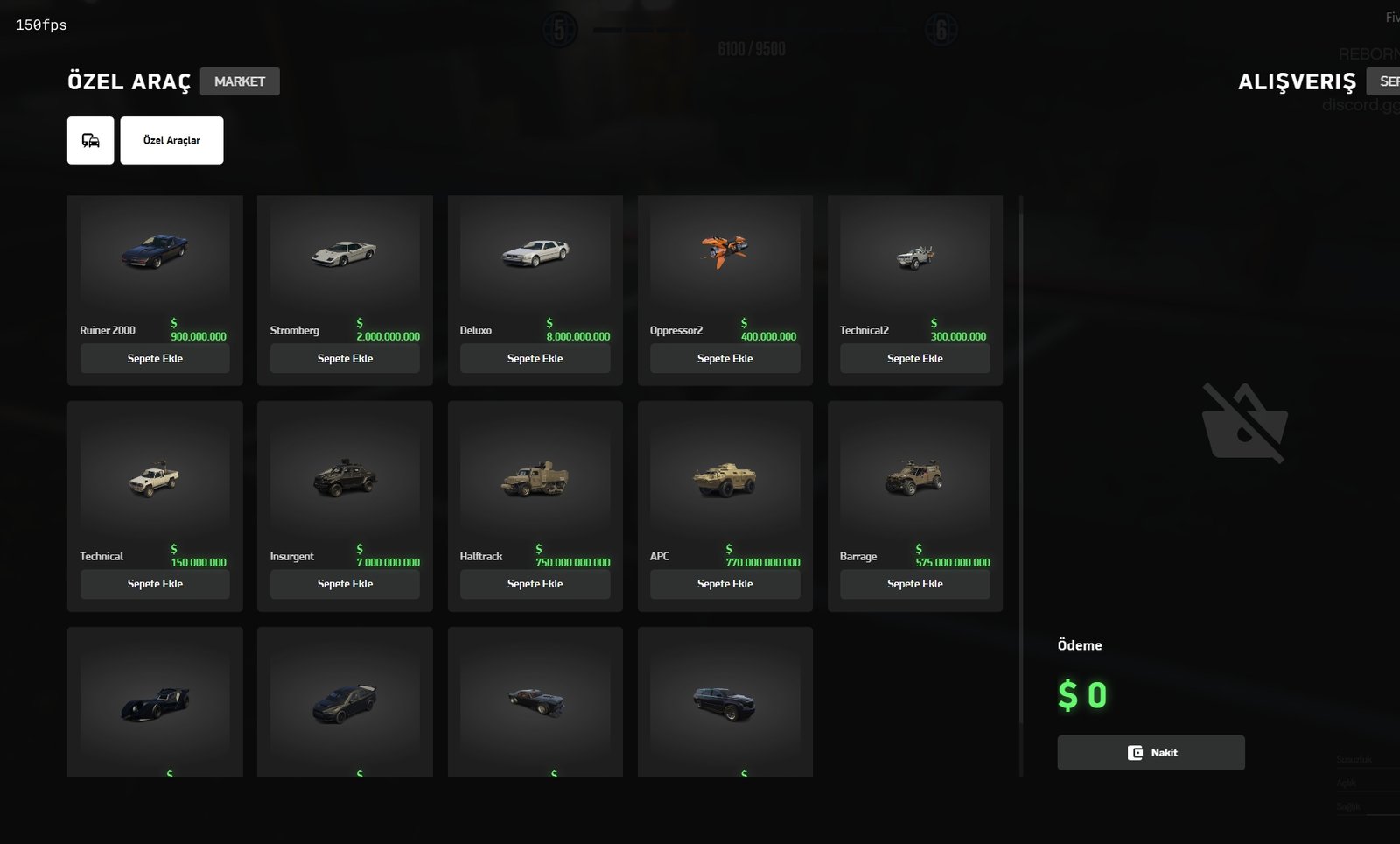
Task: Pick the dark SUV thumbnail
Action: point(724,702)
